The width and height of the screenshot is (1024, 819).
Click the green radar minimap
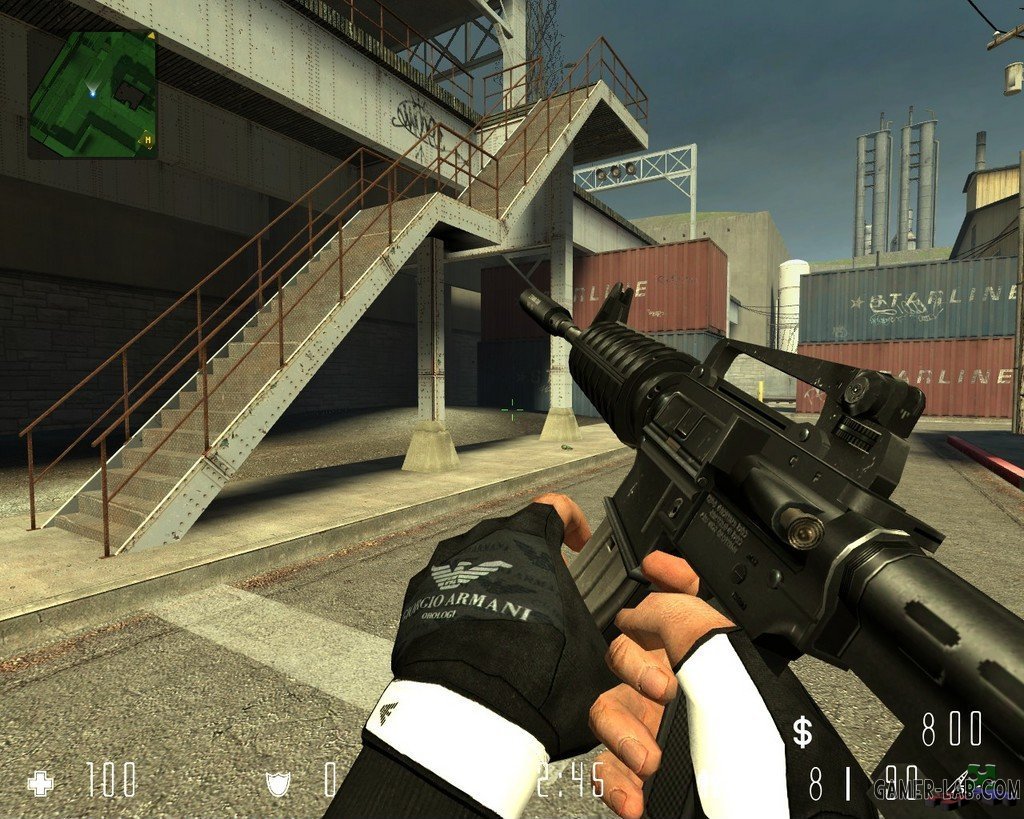point(92,94)
